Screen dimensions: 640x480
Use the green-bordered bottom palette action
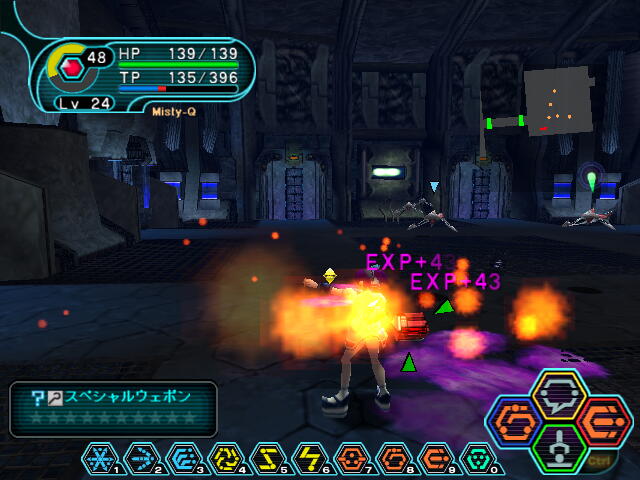[x=559, y=448]
